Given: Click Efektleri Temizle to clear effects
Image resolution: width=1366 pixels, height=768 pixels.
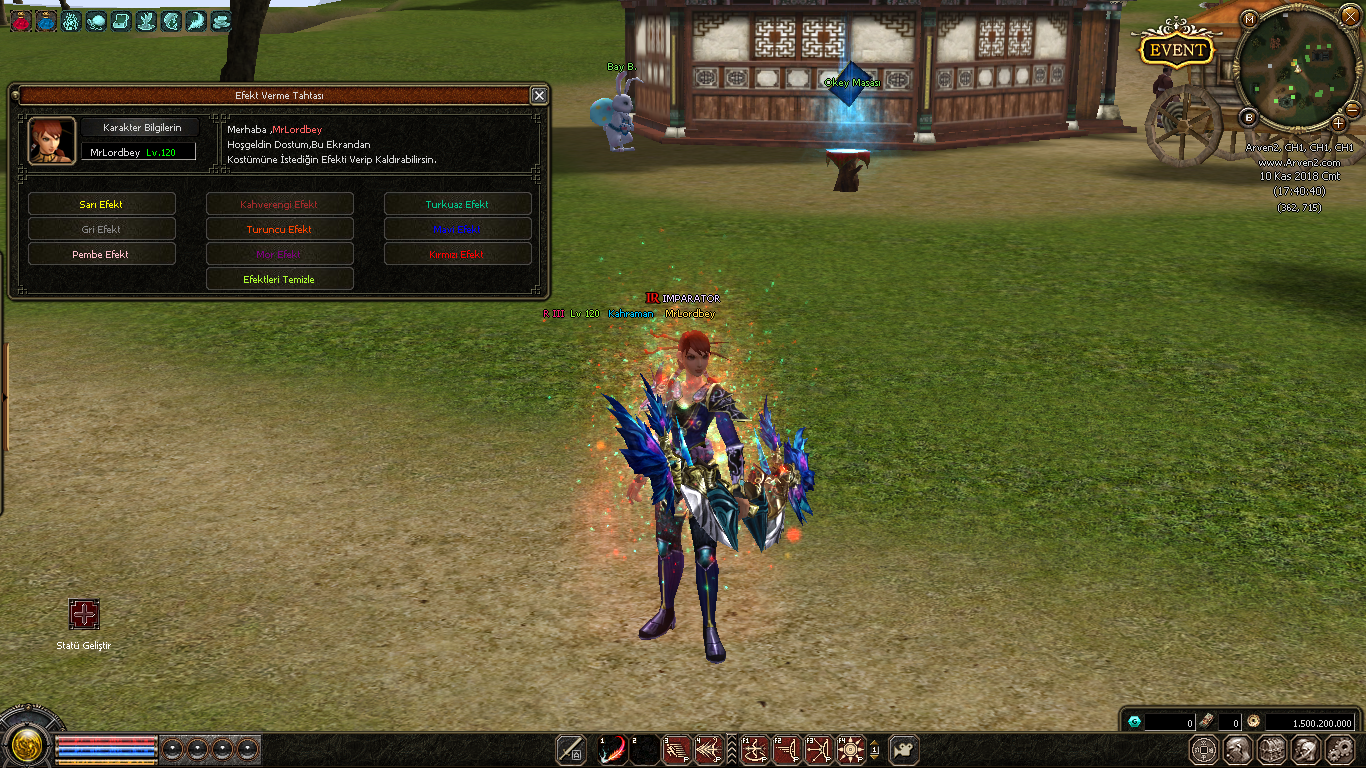Looking at the screenshot, I should coord(280,279).
